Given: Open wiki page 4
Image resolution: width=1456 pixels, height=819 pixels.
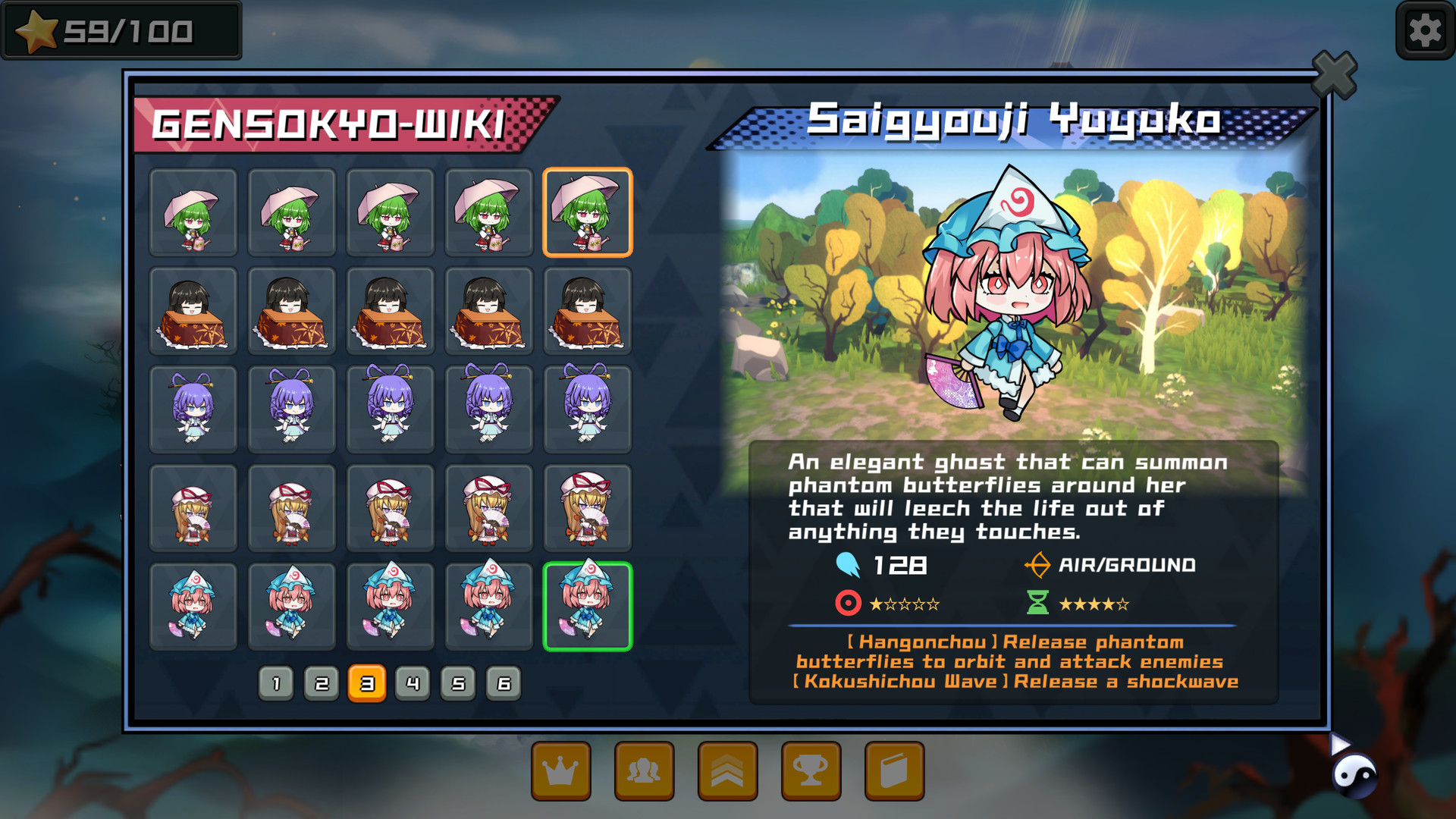Looking at the screenshot, I should coord(413,682).
